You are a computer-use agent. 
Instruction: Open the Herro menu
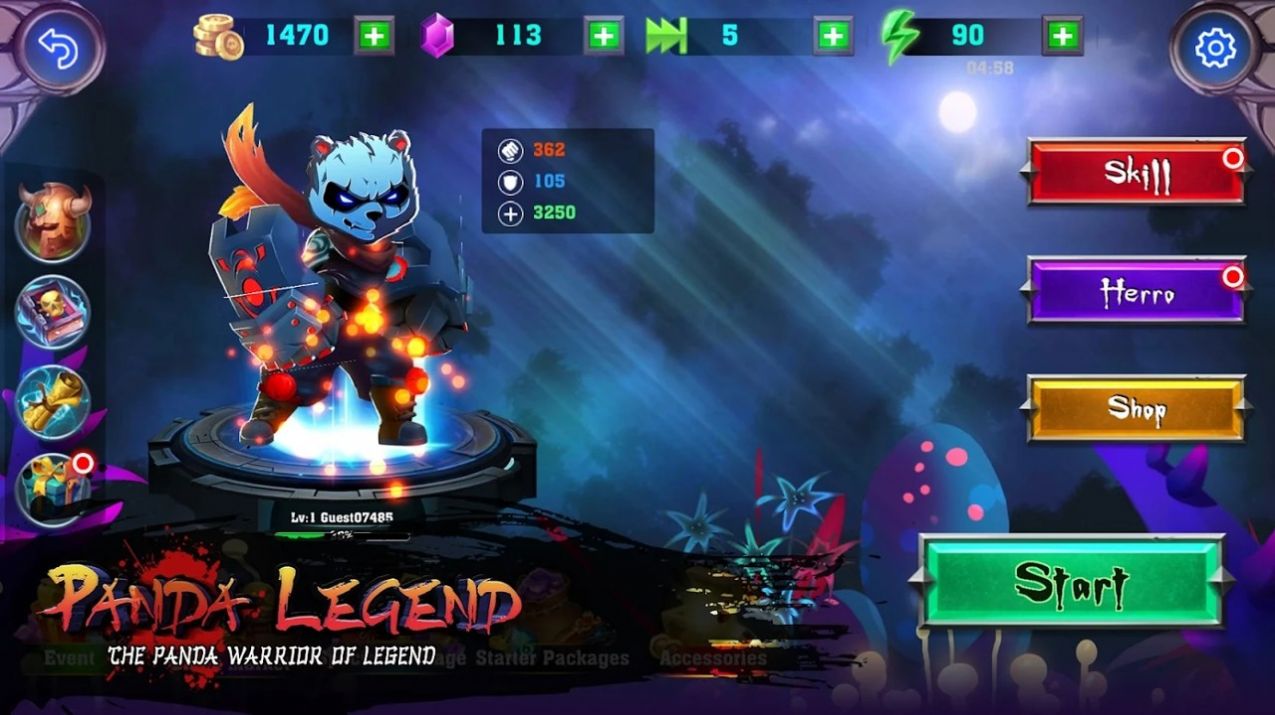(x=1136, y=291)
